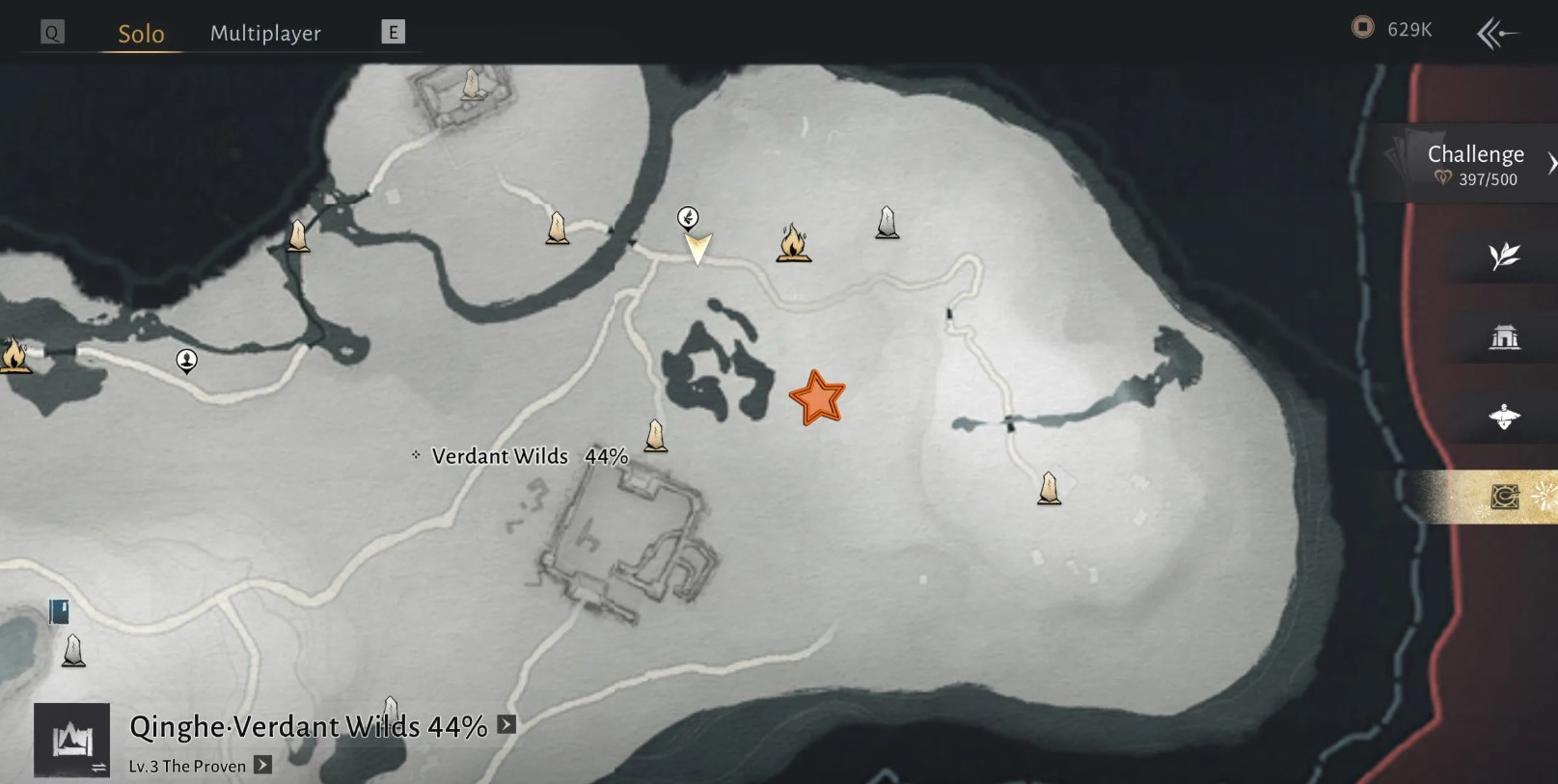Image resolution: width=1558 pixels, height=784 pixels.
Task: Click the person pin marker on the road
Action: (186, 361)
